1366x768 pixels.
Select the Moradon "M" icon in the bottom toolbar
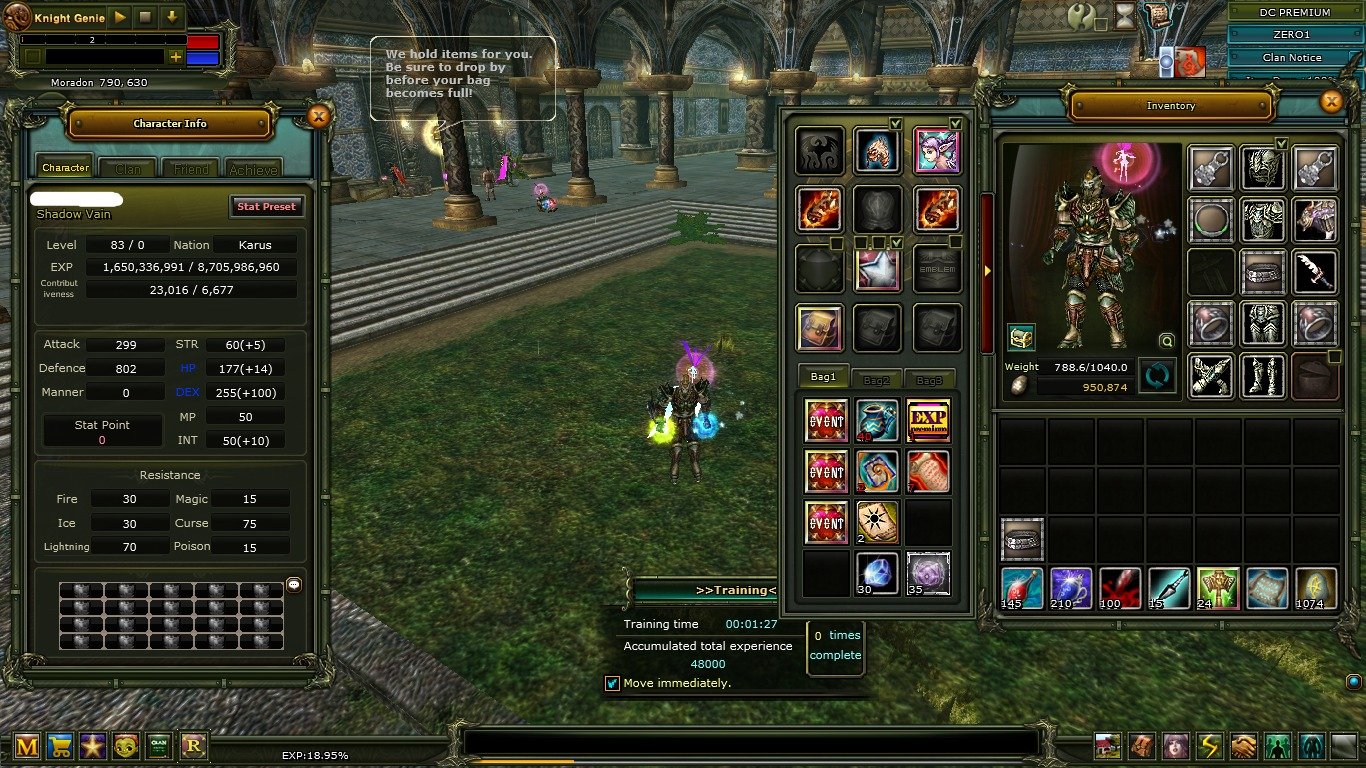click(27, 746)
